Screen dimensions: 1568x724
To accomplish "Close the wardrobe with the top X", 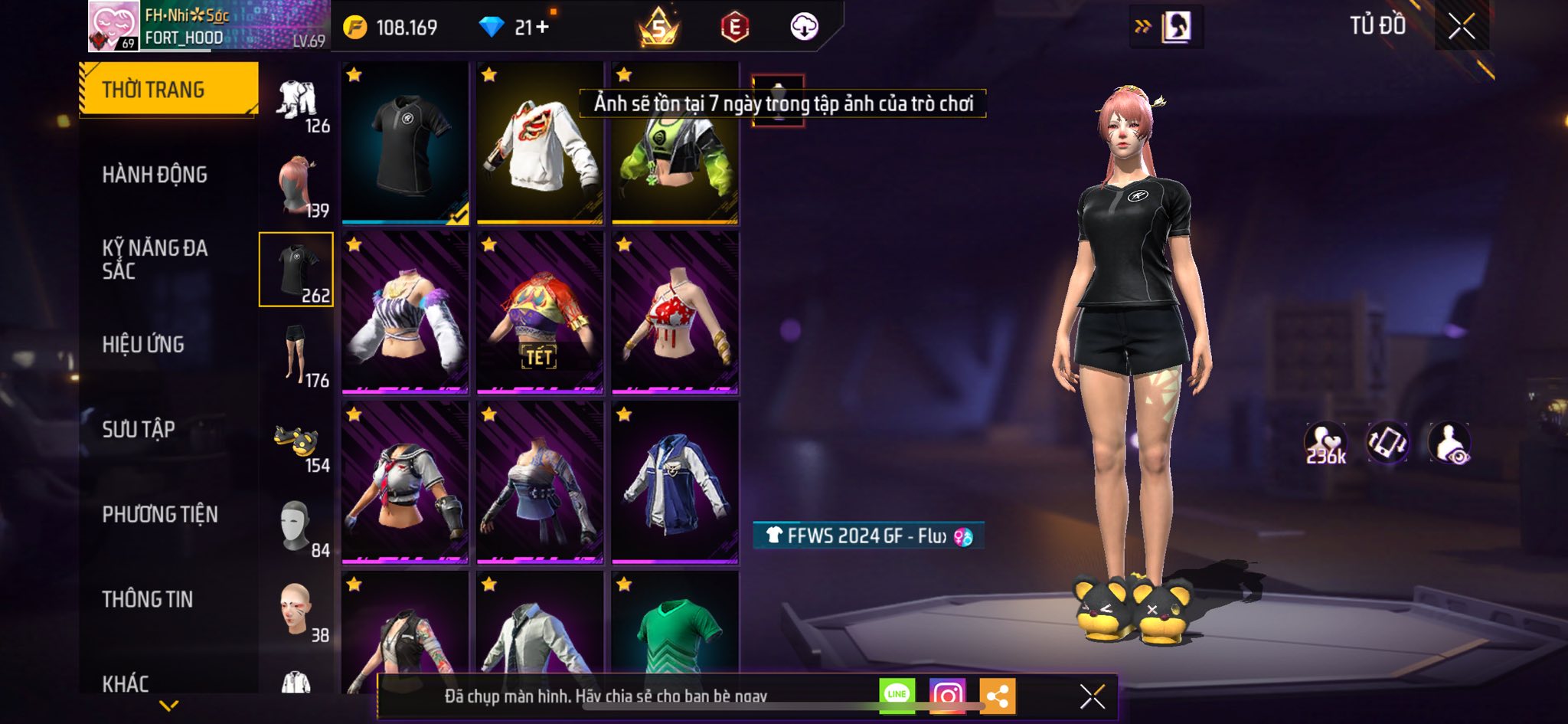I will tap(1461, 27).
